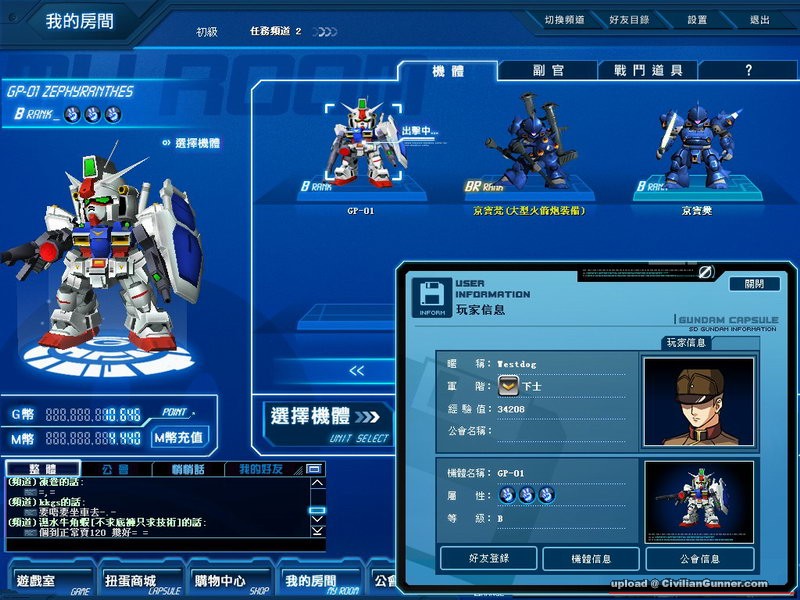Viewport: 800px width, 600px height.
Task: Enter the 購物中心 shop
Action: point(218,581)
